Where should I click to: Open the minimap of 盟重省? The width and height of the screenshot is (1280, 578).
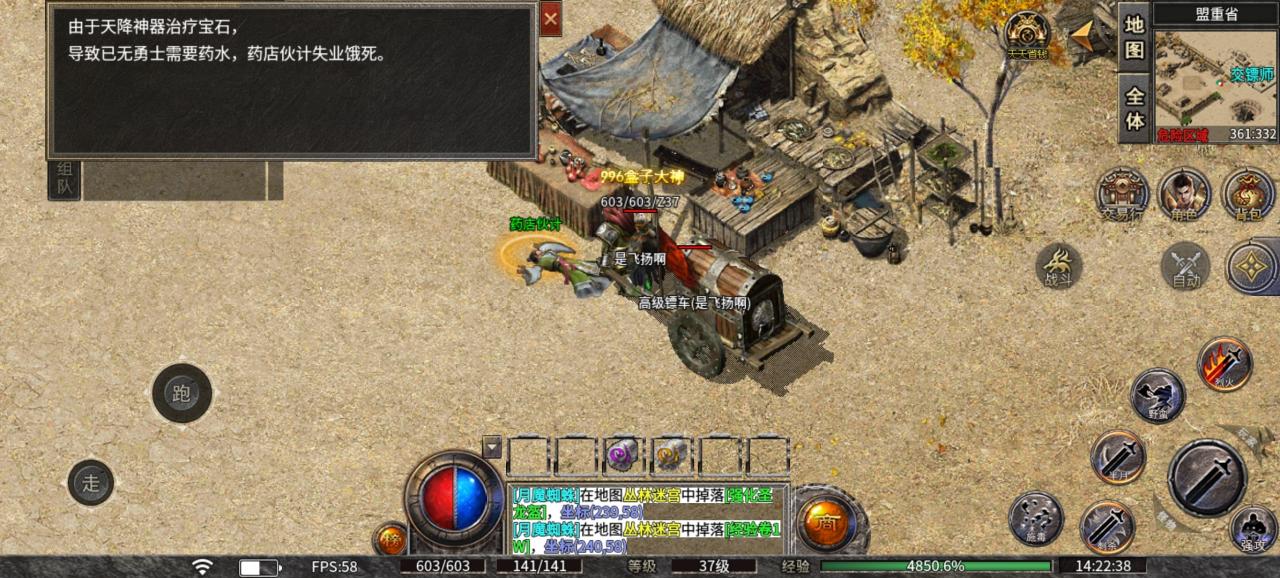pyautogui.click(x=1216, y=78)
